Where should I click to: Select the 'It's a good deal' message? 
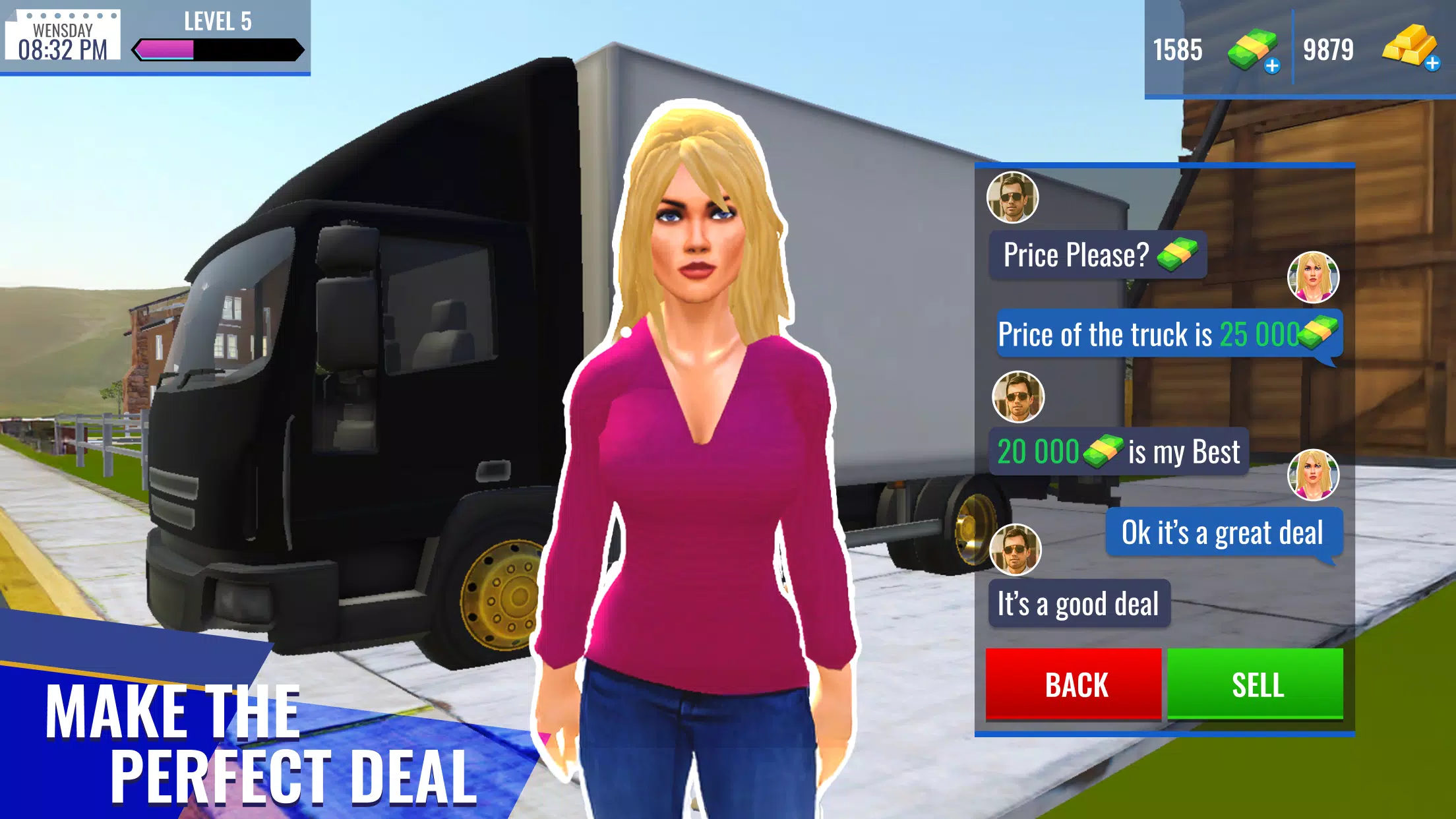point(1079,601)
